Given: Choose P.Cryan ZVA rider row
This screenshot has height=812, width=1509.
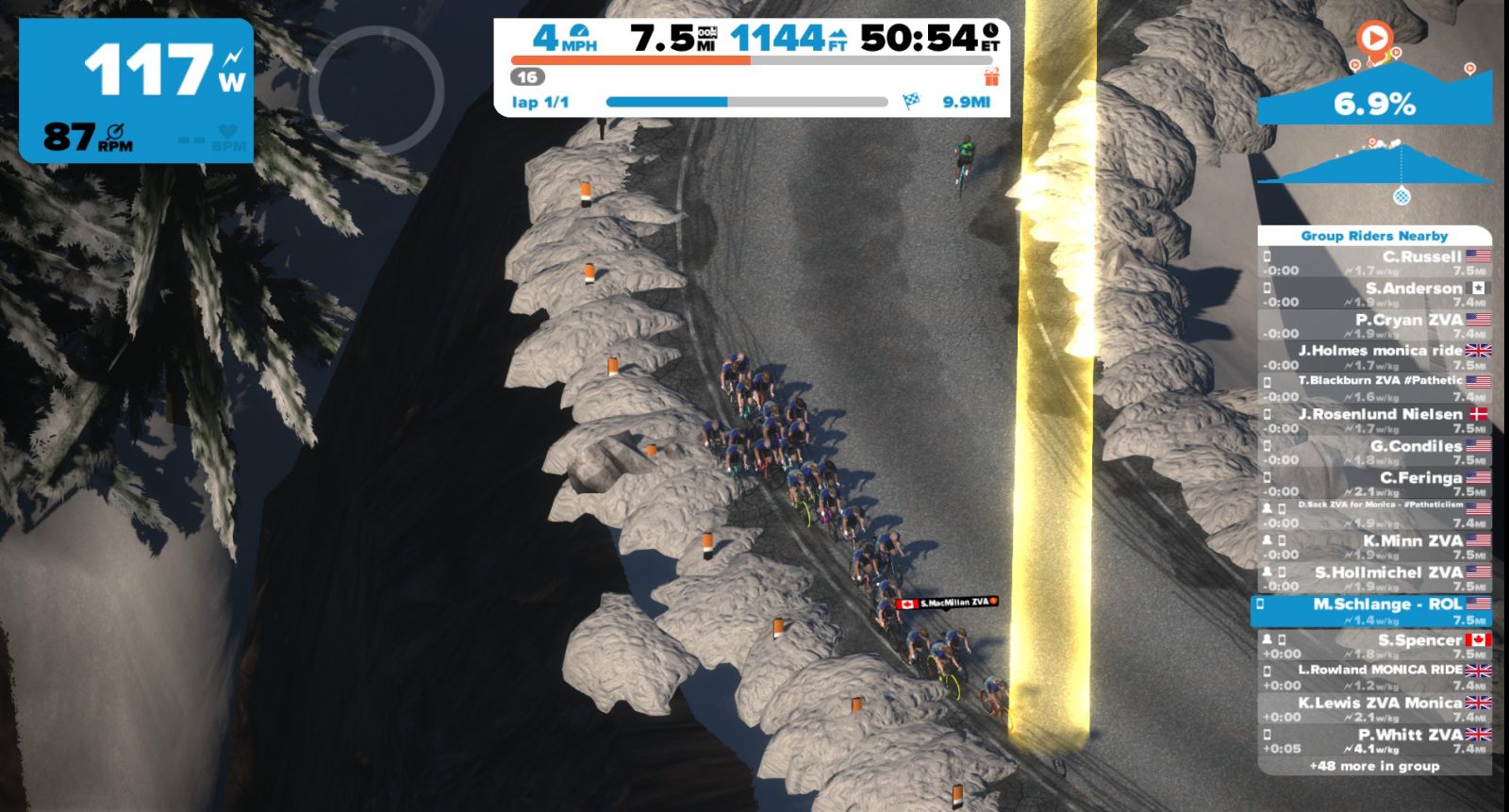Looking at the screenshot, I should click(x=1375, y=326).
